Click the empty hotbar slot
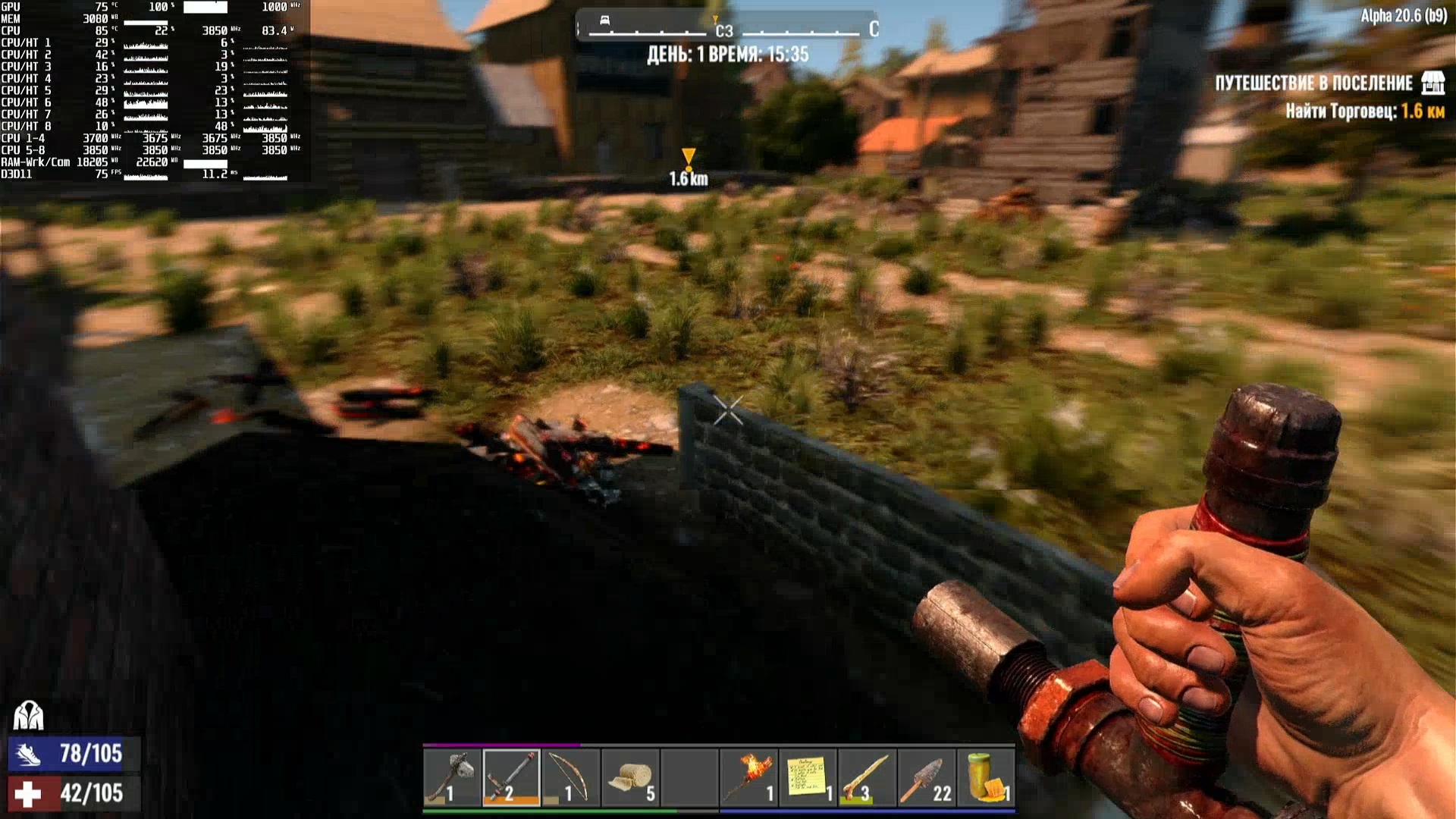The width and height of the screenshot is (1456, 819). [x=689, y=777]
